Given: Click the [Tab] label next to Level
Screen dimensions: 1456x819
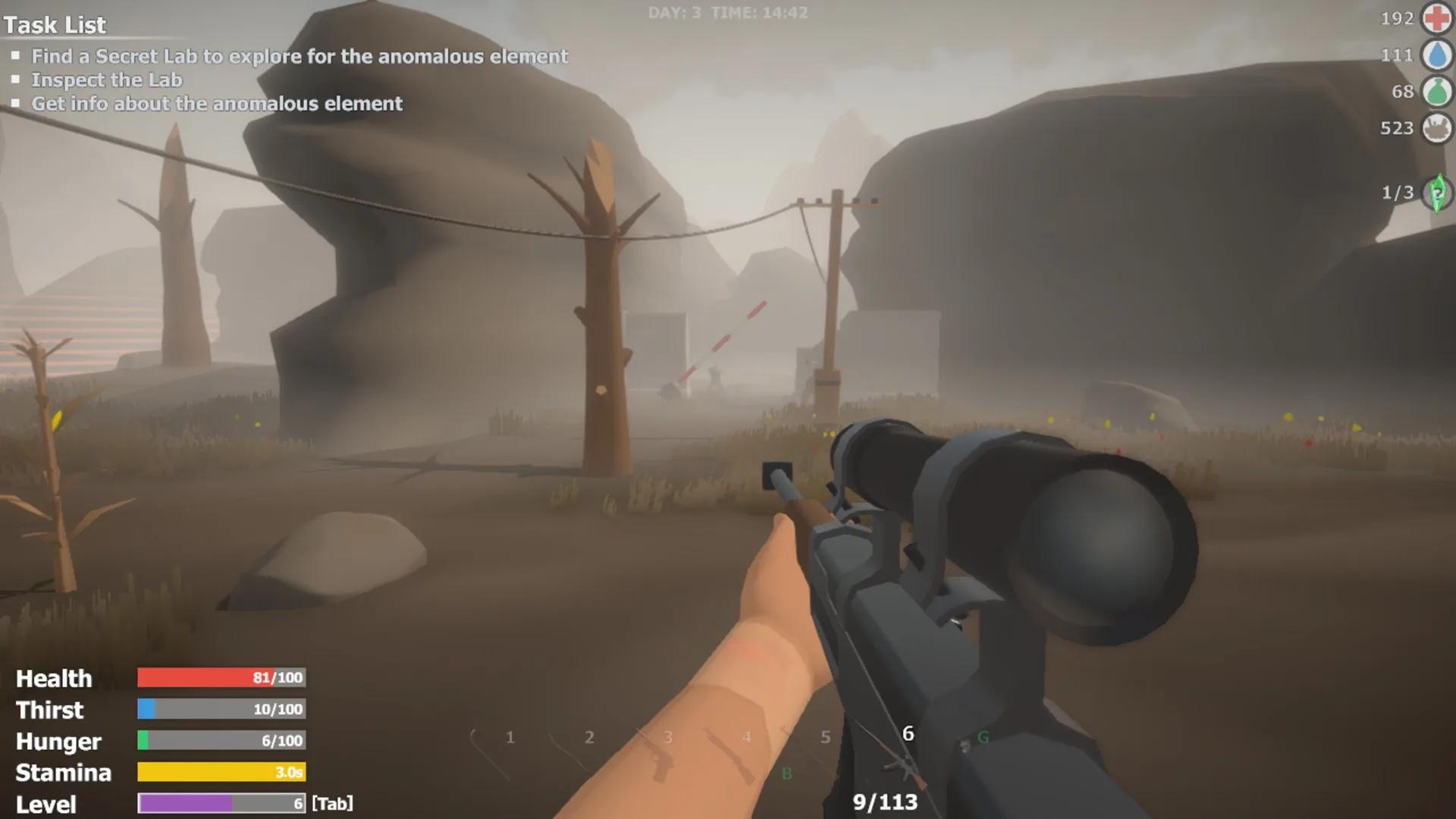Looking at the screenshot, I should tap(334, 805).
